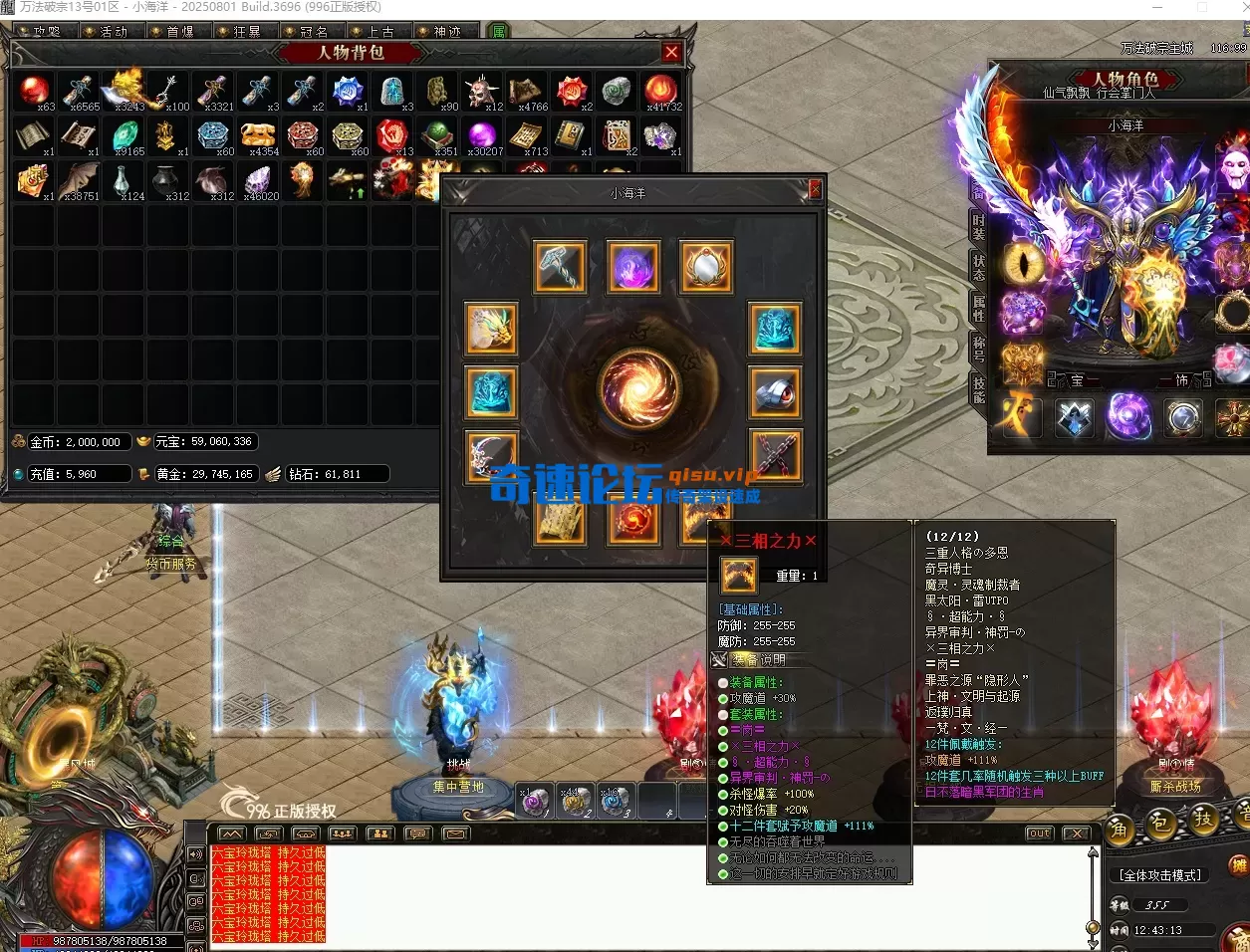The image size is (1250, 952).
Task: Switch to the 称号 titles tab
Action: tap(979, 349)
